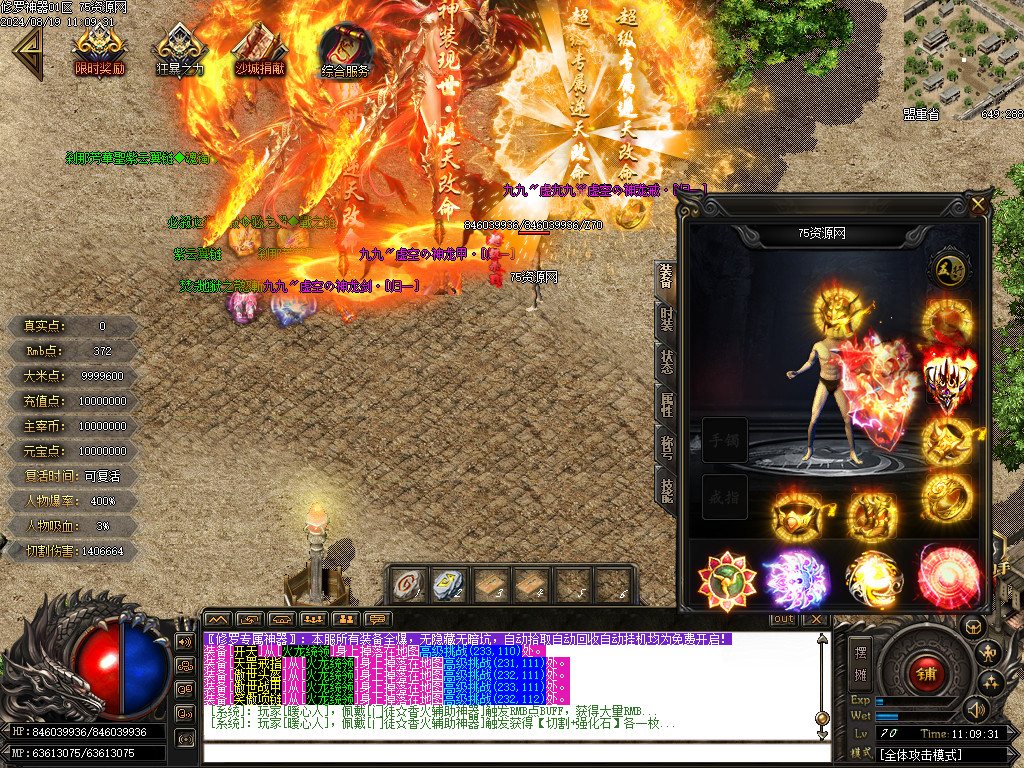This screenshot has width=1024, height=768.
Task: Close the character equipment panel
Action: [x=977, y=205]
